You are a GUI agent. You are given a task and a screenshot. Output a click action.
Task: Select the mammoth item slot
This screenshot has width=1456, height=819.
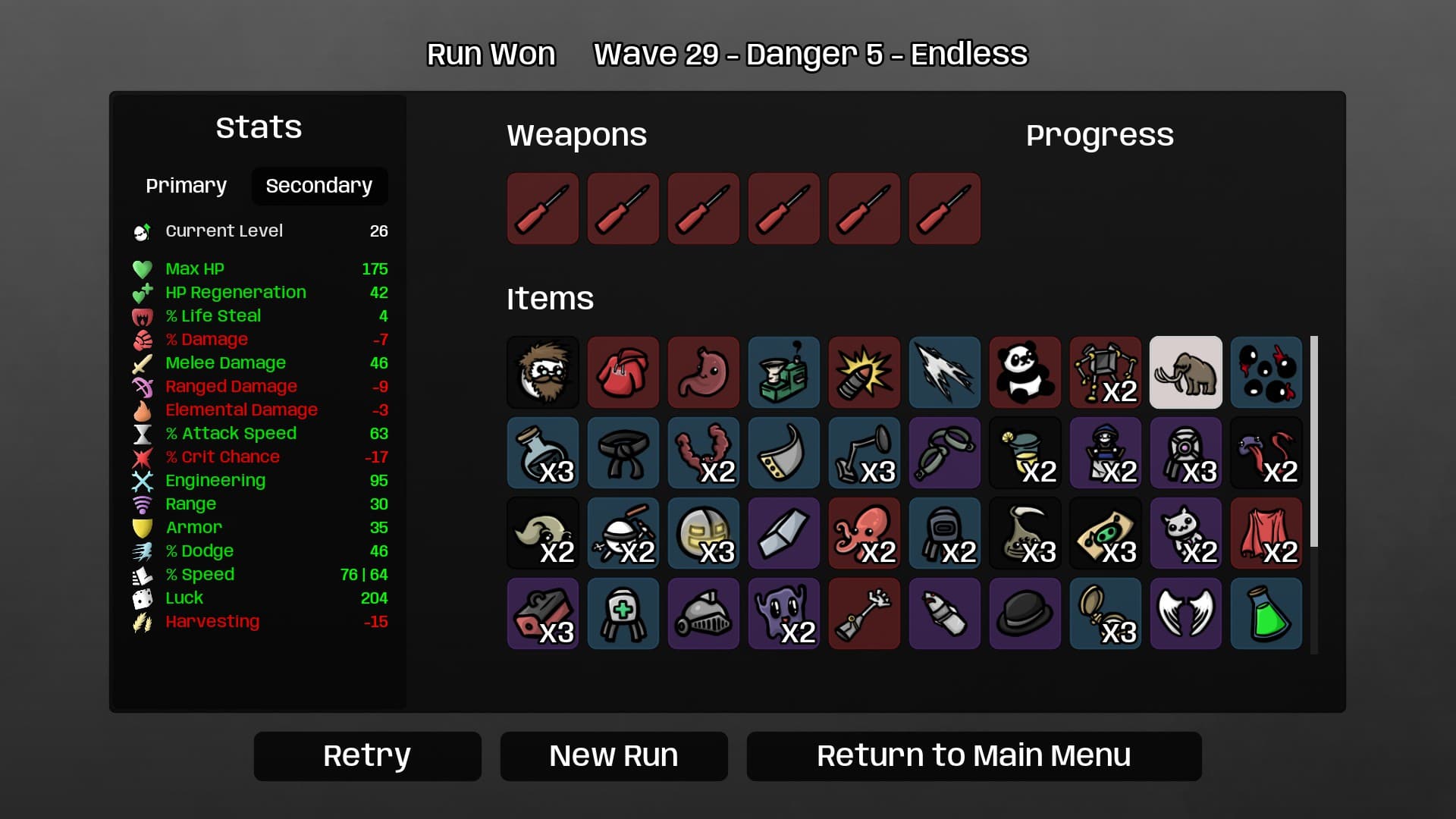pyautogui.click(x=1186, y=372)
